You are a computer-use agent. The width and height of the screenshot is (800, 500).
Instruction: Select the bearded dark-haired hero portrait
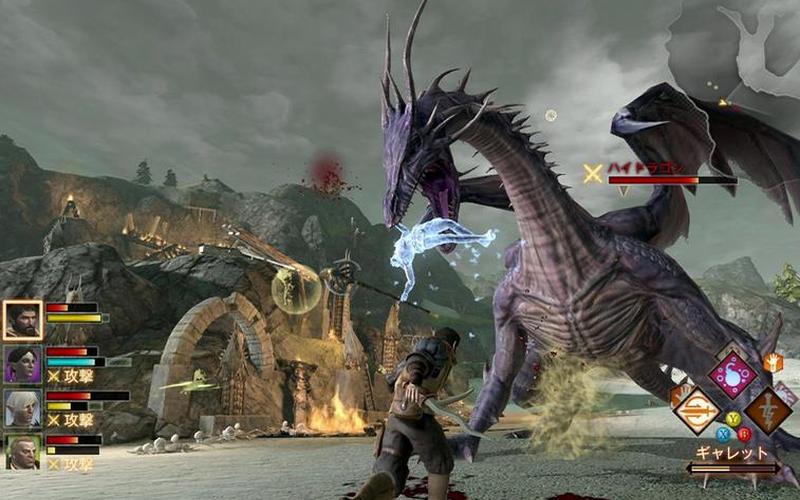pyautogui.click(x=22, y=320)
